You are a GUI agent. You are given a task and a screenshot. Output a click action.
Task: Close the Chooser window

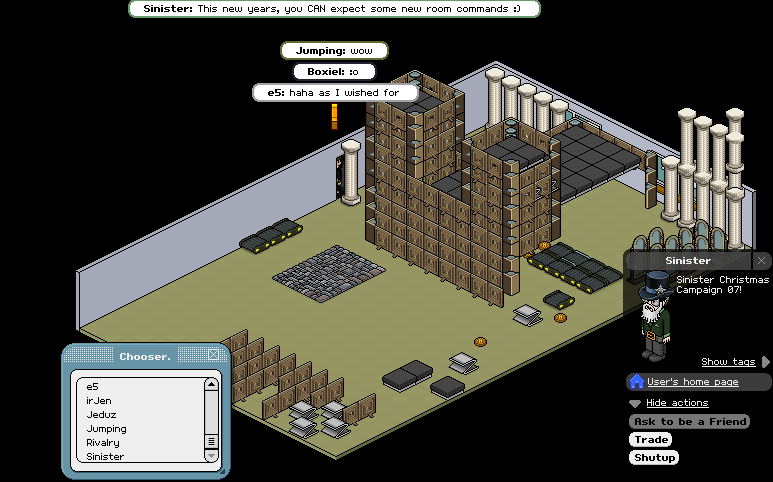(213, 355)
